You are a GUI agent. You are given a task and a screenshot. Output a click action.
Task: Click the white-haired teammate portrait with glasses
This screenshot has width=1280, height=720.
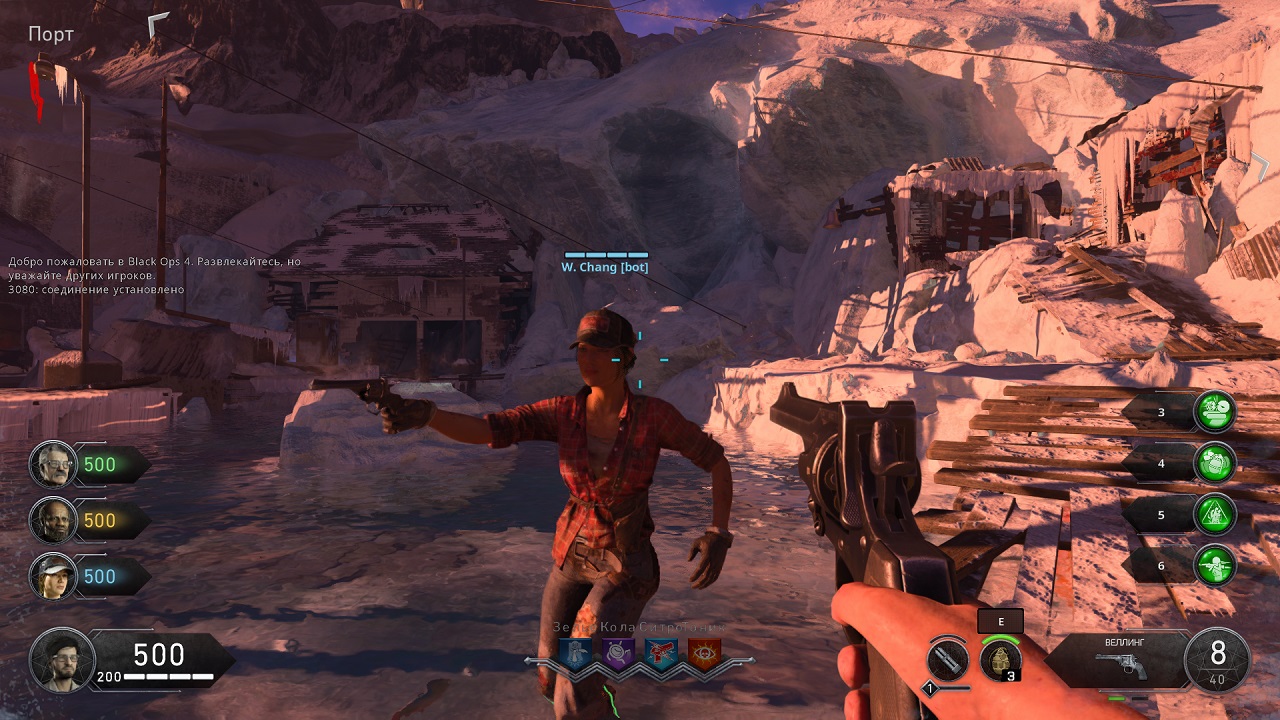[x=53, y=464]
